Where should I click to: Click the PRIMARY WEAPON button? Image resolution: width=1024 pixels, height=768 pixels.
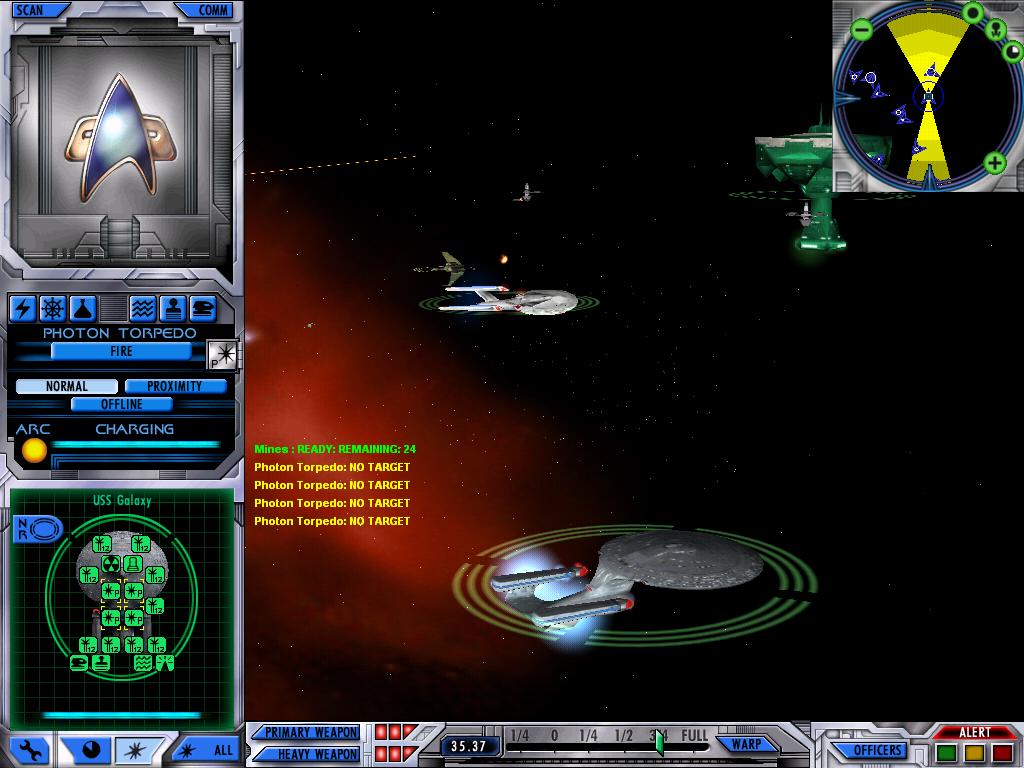[x=311, y=732]
